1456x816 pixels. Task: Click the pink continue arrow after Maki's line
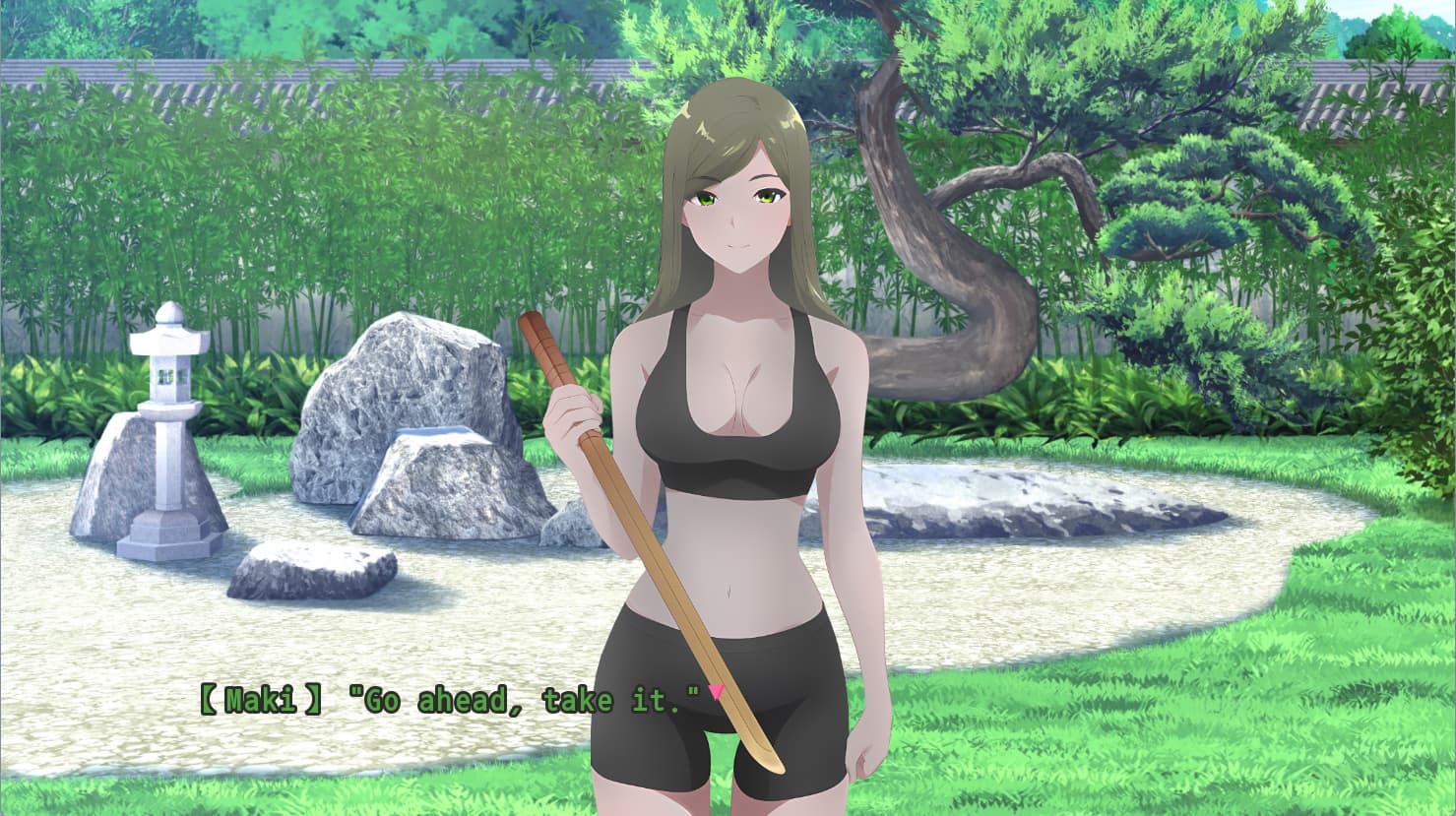716,692
